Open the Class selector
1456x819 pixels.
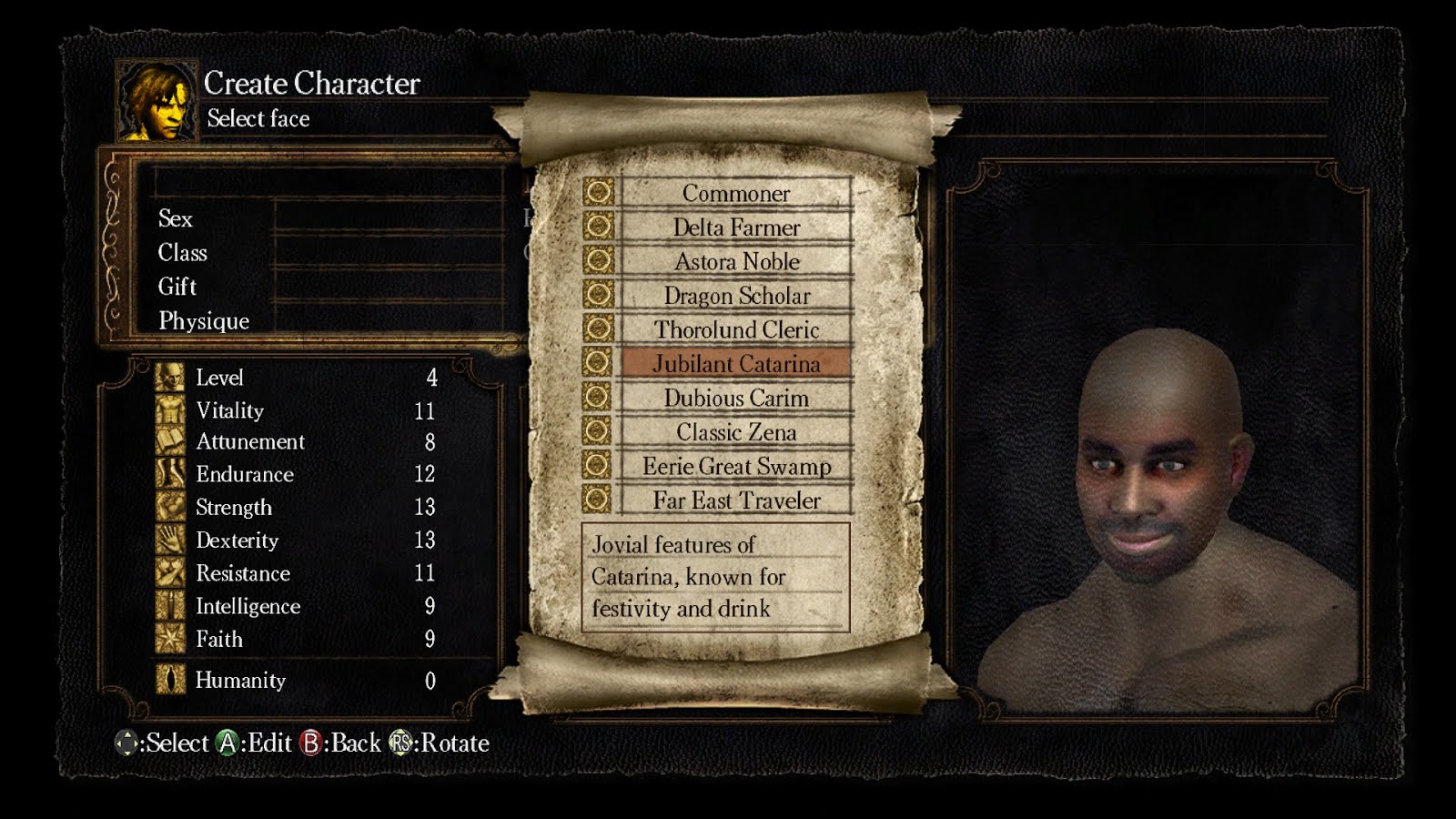(x=182, y=253)
